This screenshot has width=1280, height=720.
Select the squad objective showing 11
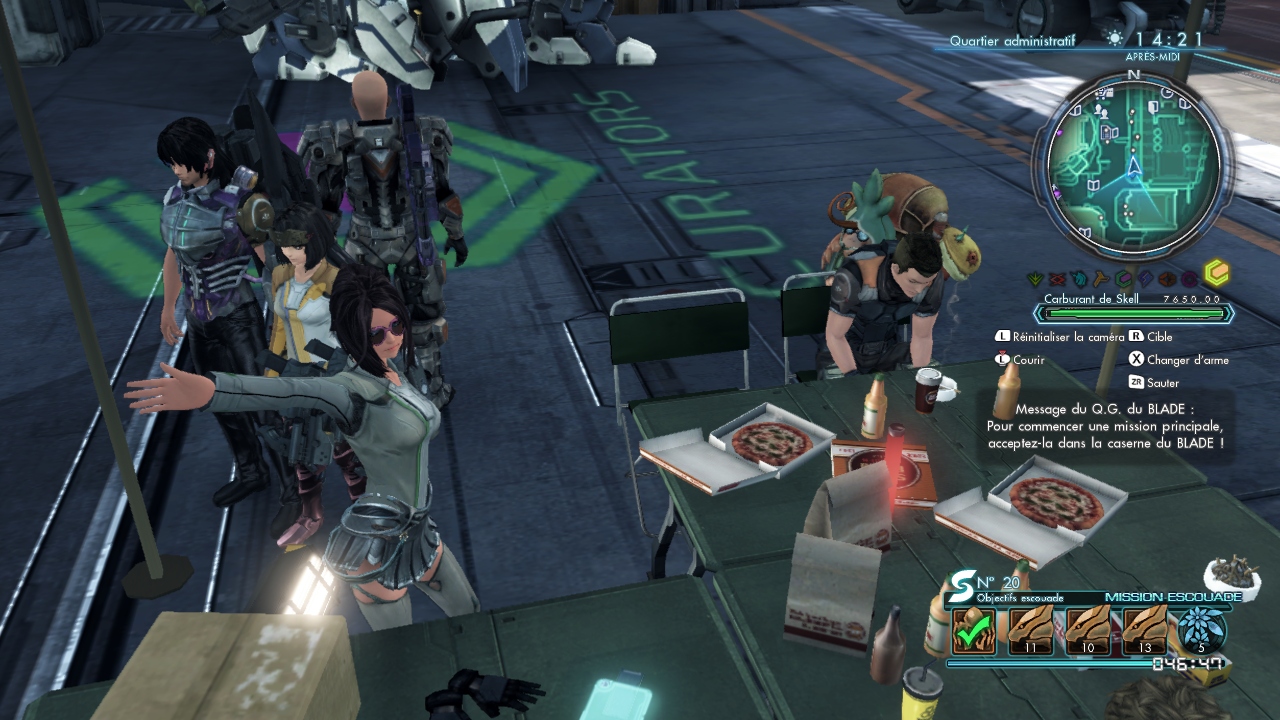pyautogui.click(x=1031, y=631)
